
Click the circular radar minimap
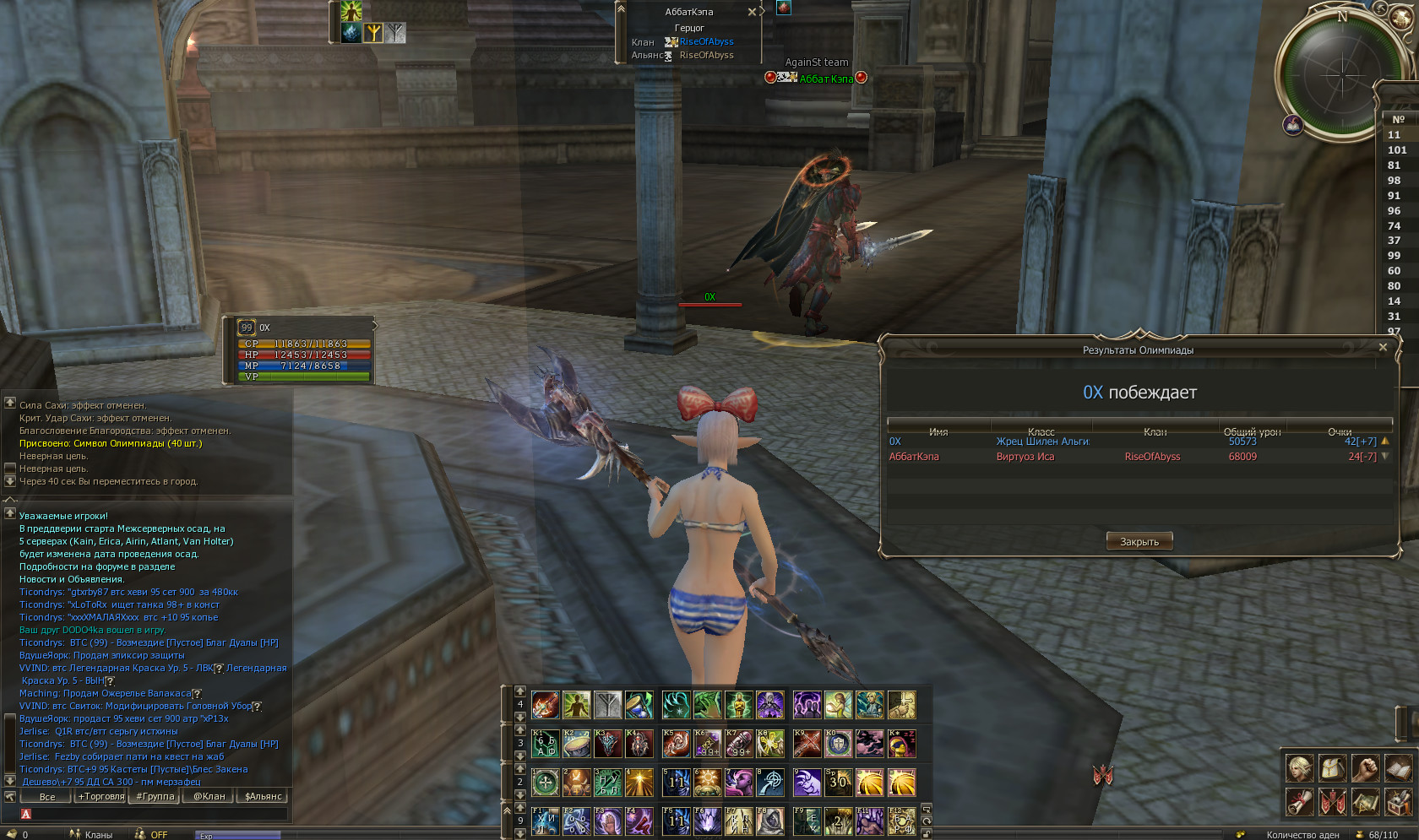point(1341,74)
